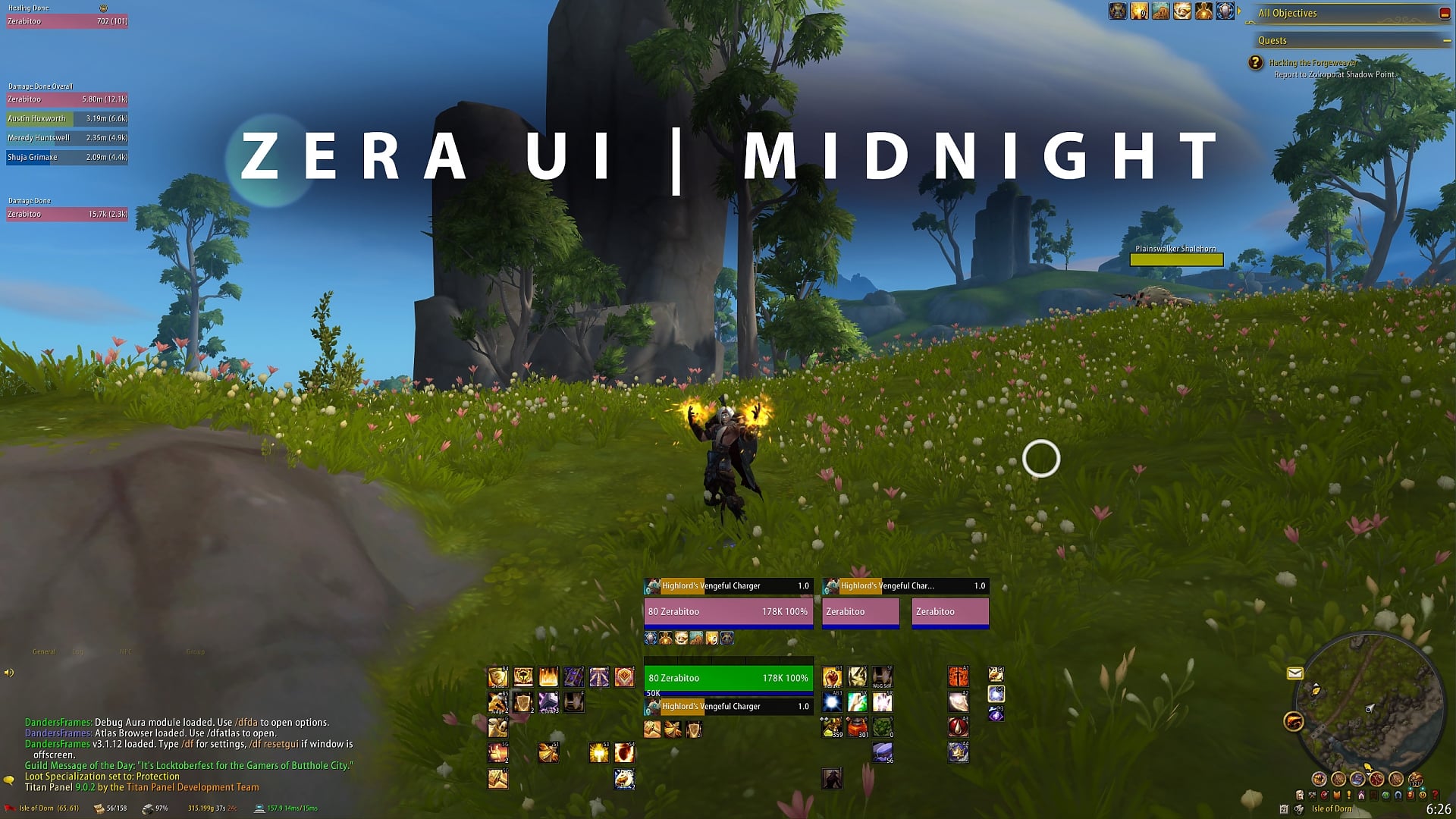Minimize the Quests section header
Viewport: 1456px width, 819px height.
pos(1446,41)
